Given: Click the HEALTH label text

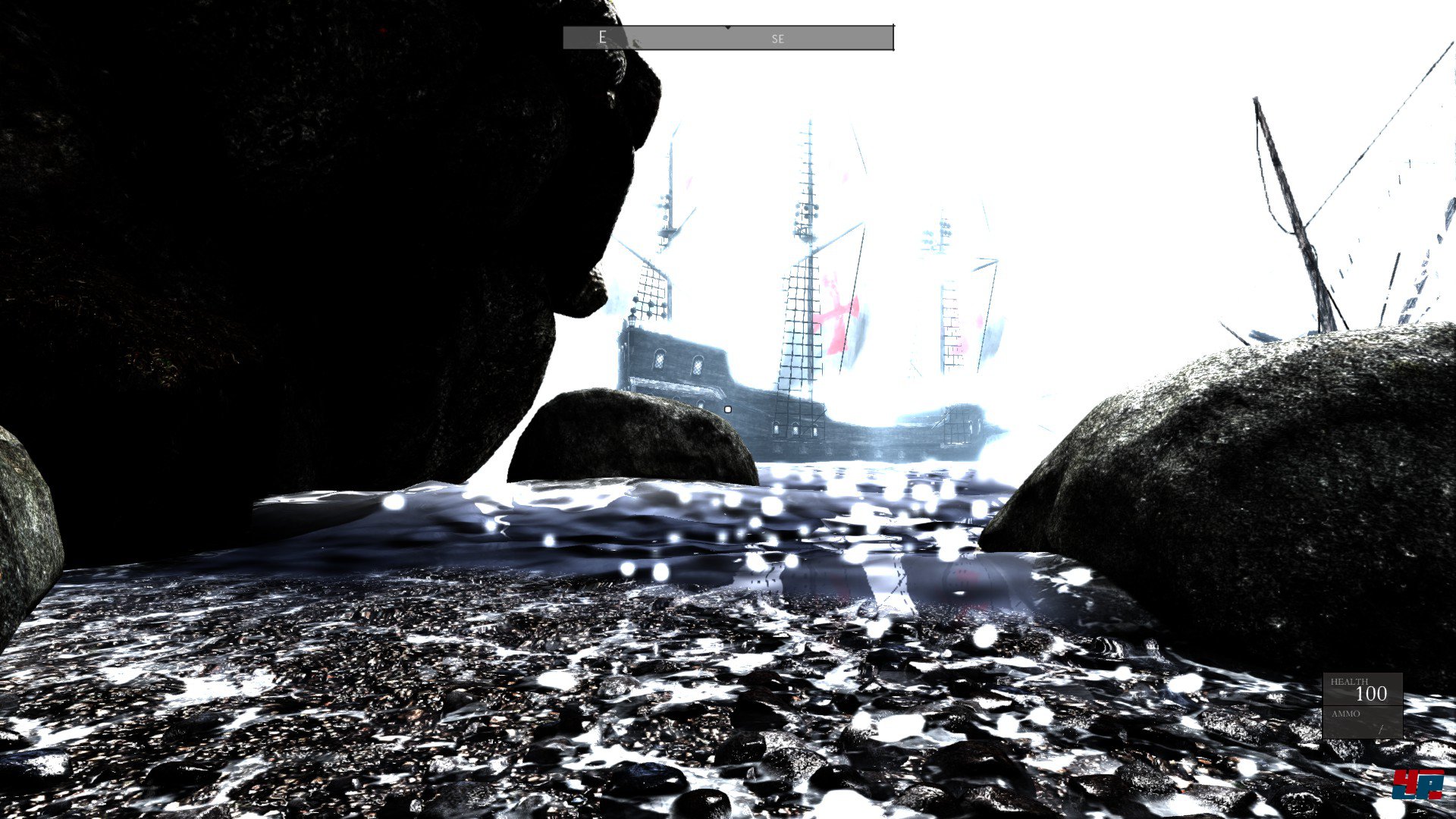Looking at the screenshot, I should click(1350, 681).
